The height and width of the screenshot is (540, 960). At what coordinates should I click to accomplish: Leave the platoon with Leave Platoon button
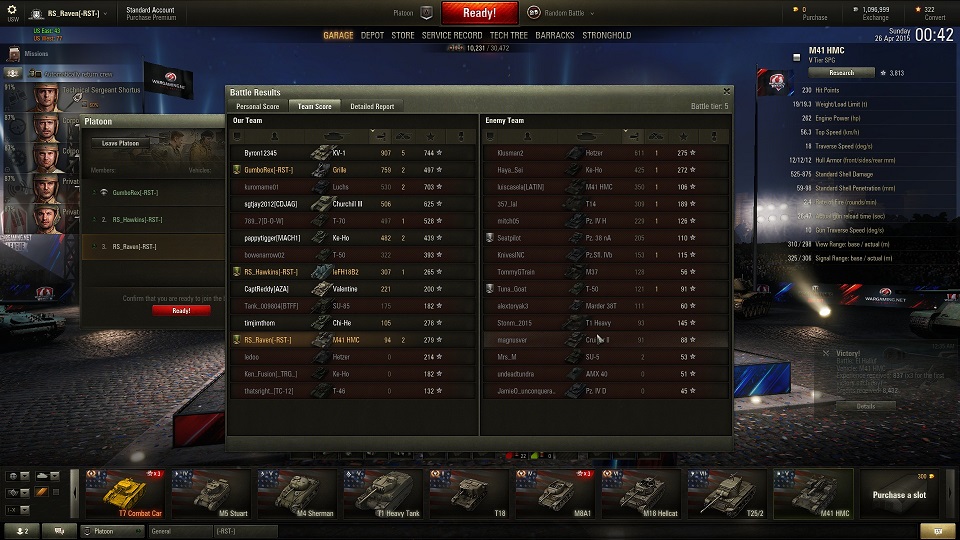click(x=119, y=143)
